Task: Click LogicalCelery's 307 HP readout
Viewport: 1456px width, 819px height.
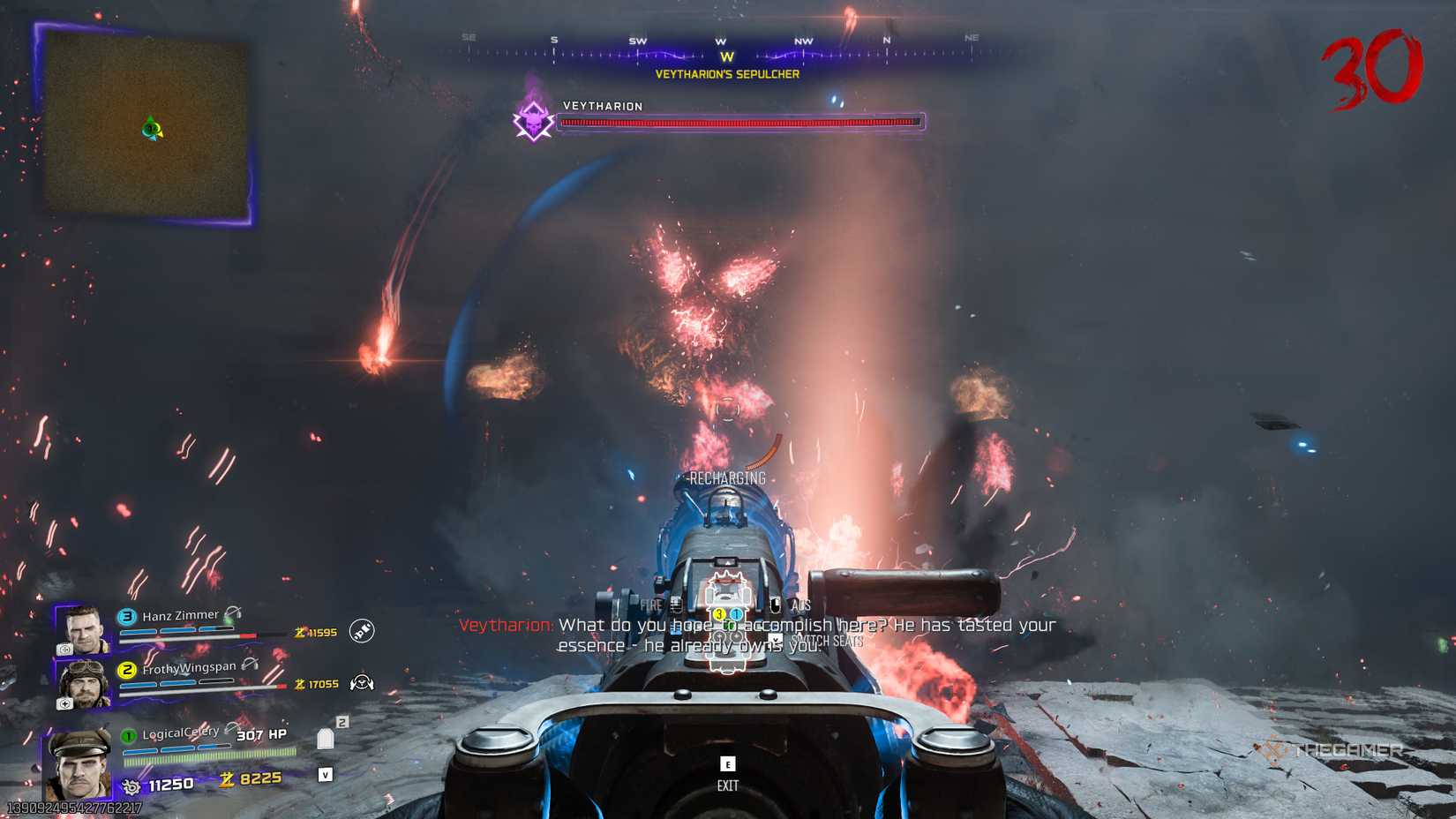Action: click(x=262, y=734)
